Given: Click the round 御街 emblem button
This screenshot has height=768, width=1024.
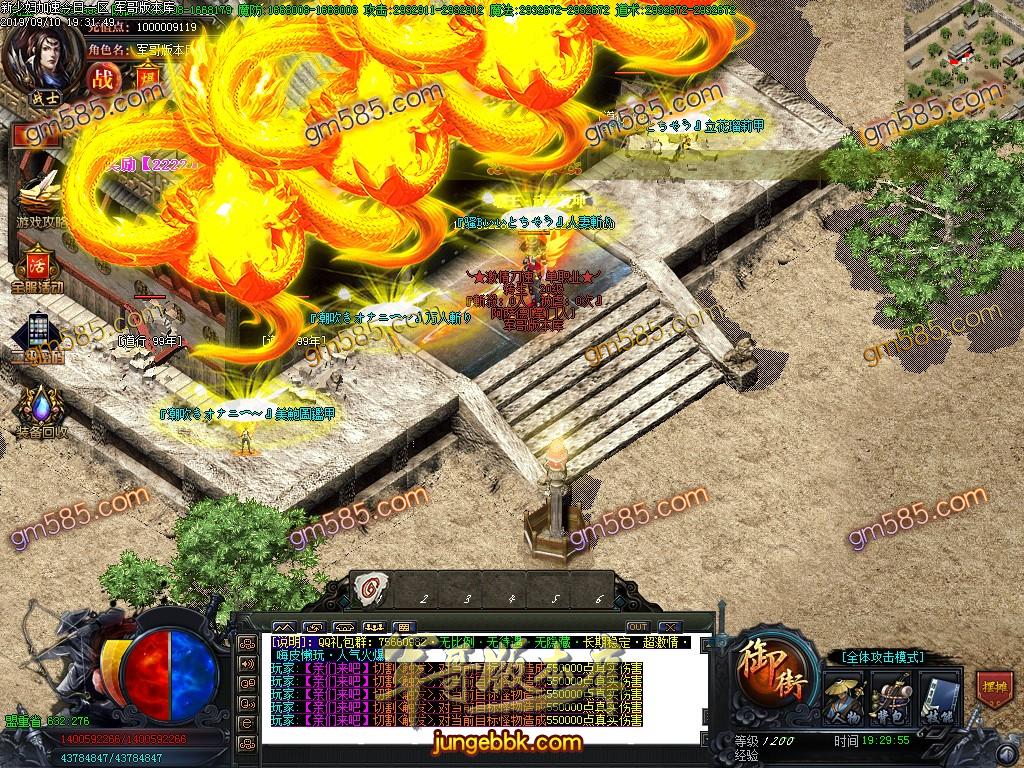Looking at the screenshot, I should point(772,670).
